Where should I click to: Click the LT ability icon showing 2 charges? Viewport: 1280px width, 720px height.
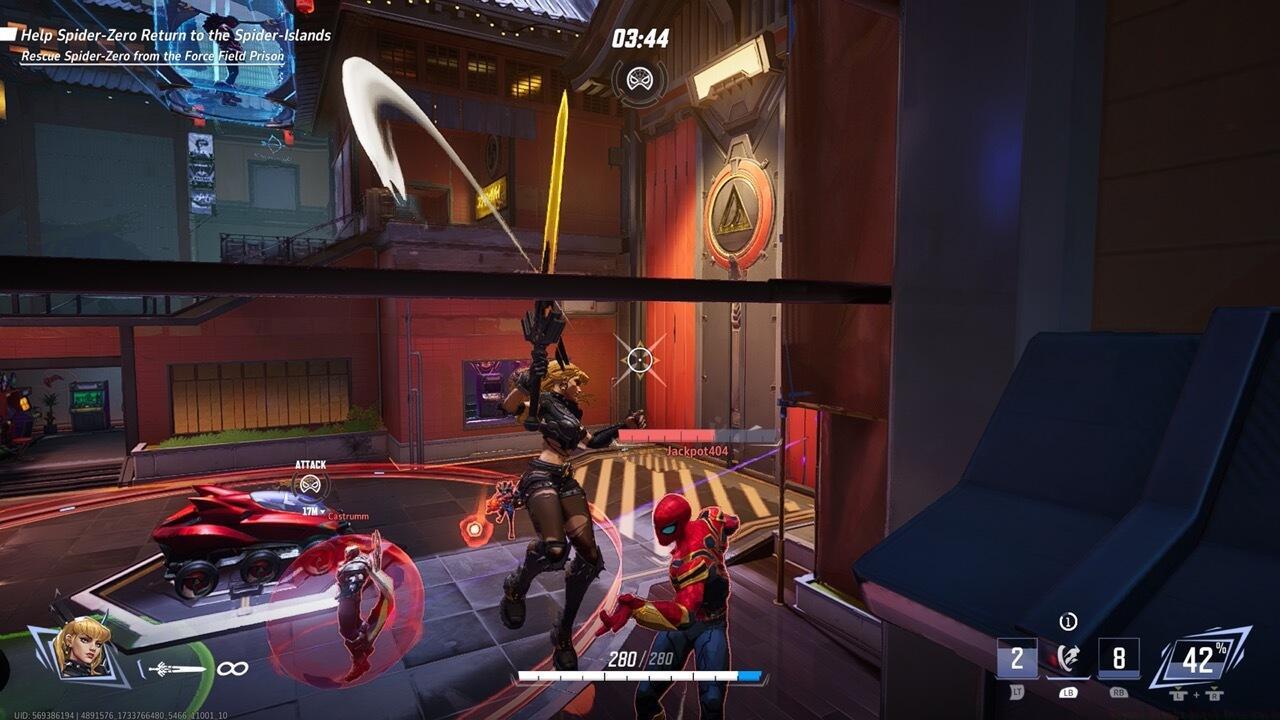pyautogui.click(x=1019, y=657)
